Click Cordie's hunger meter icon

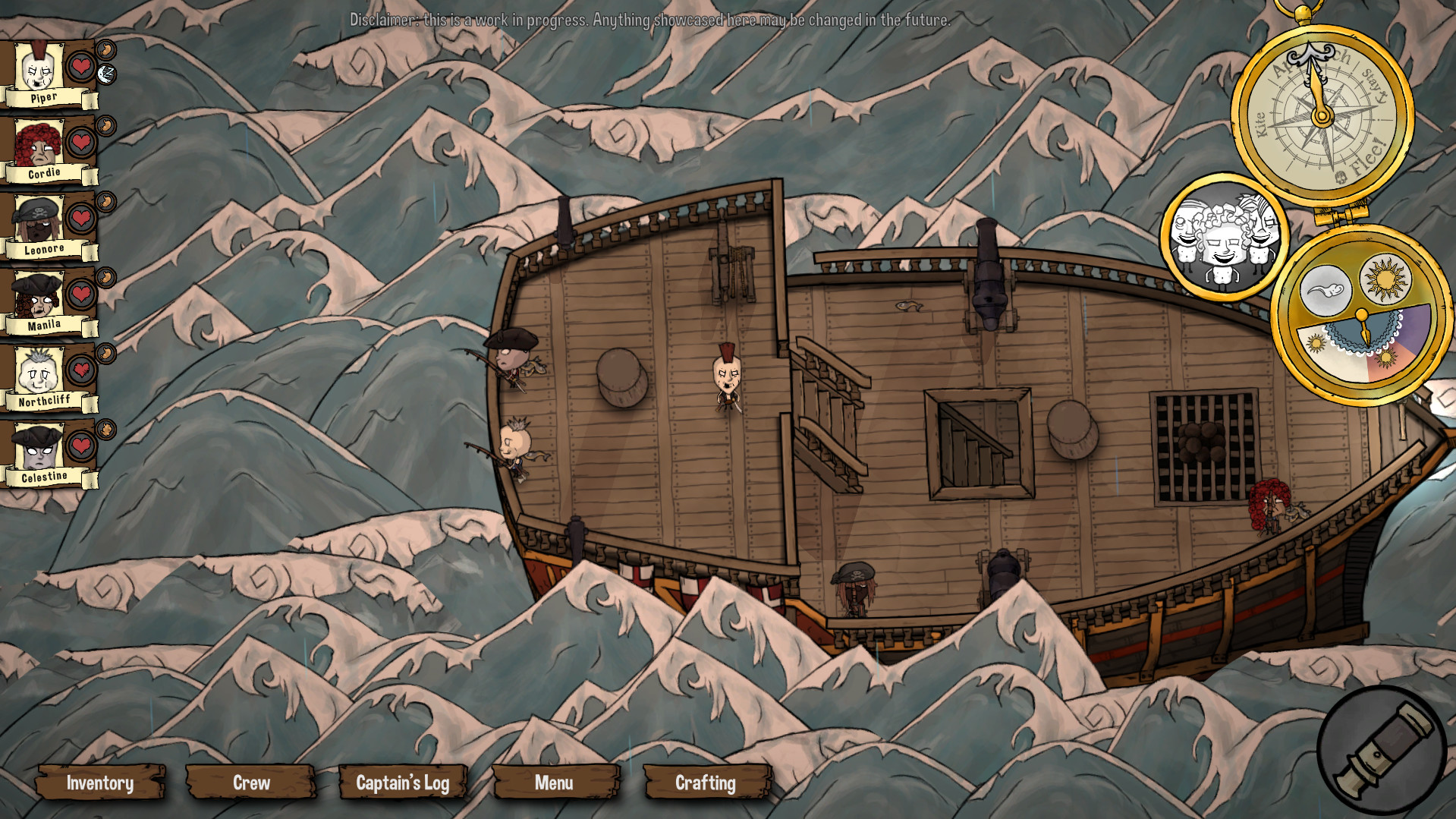(106, 127)
